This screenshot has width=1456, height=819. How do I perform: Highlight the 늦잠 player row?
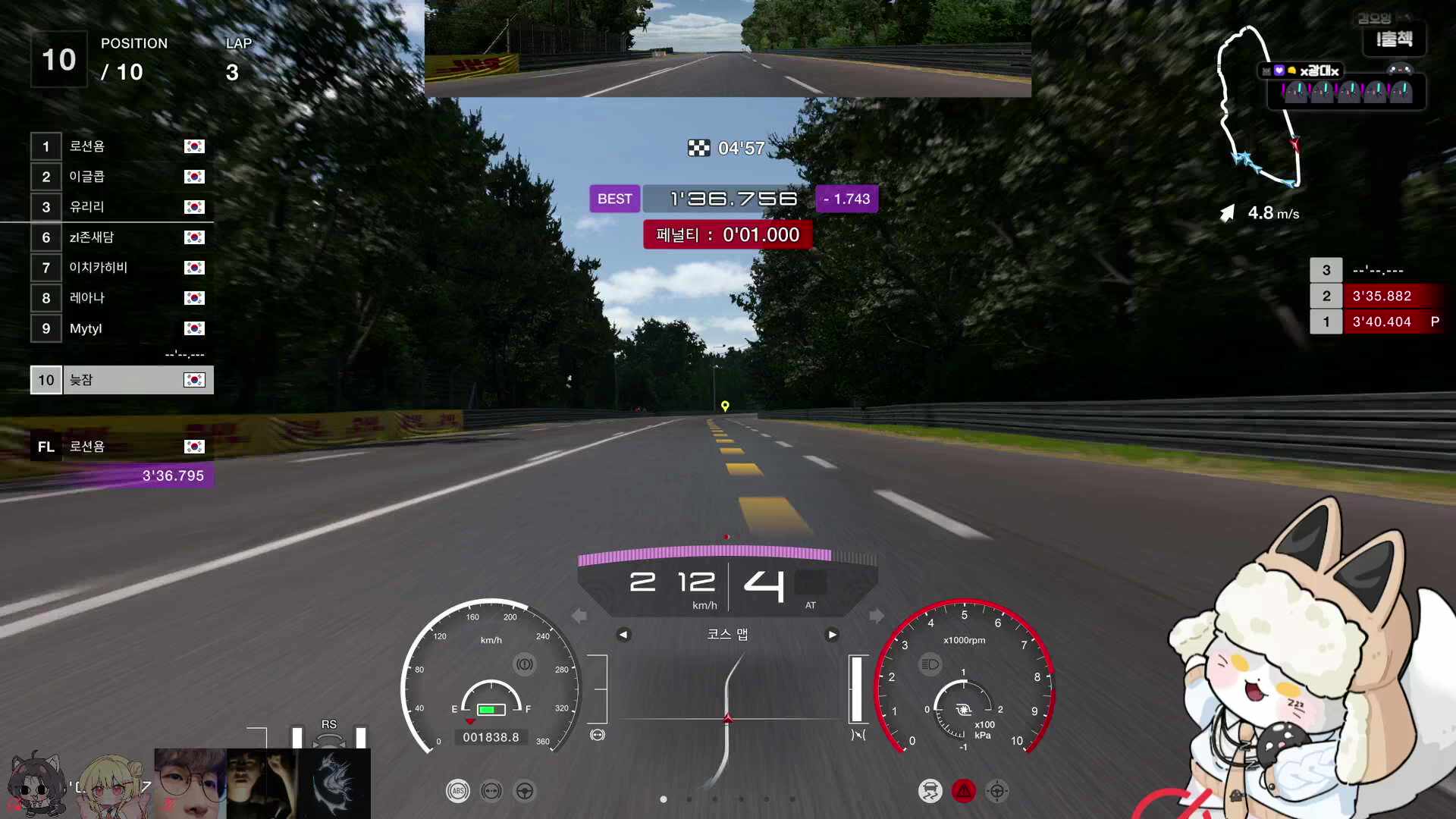pyautogui.click(x=121, y=380)
